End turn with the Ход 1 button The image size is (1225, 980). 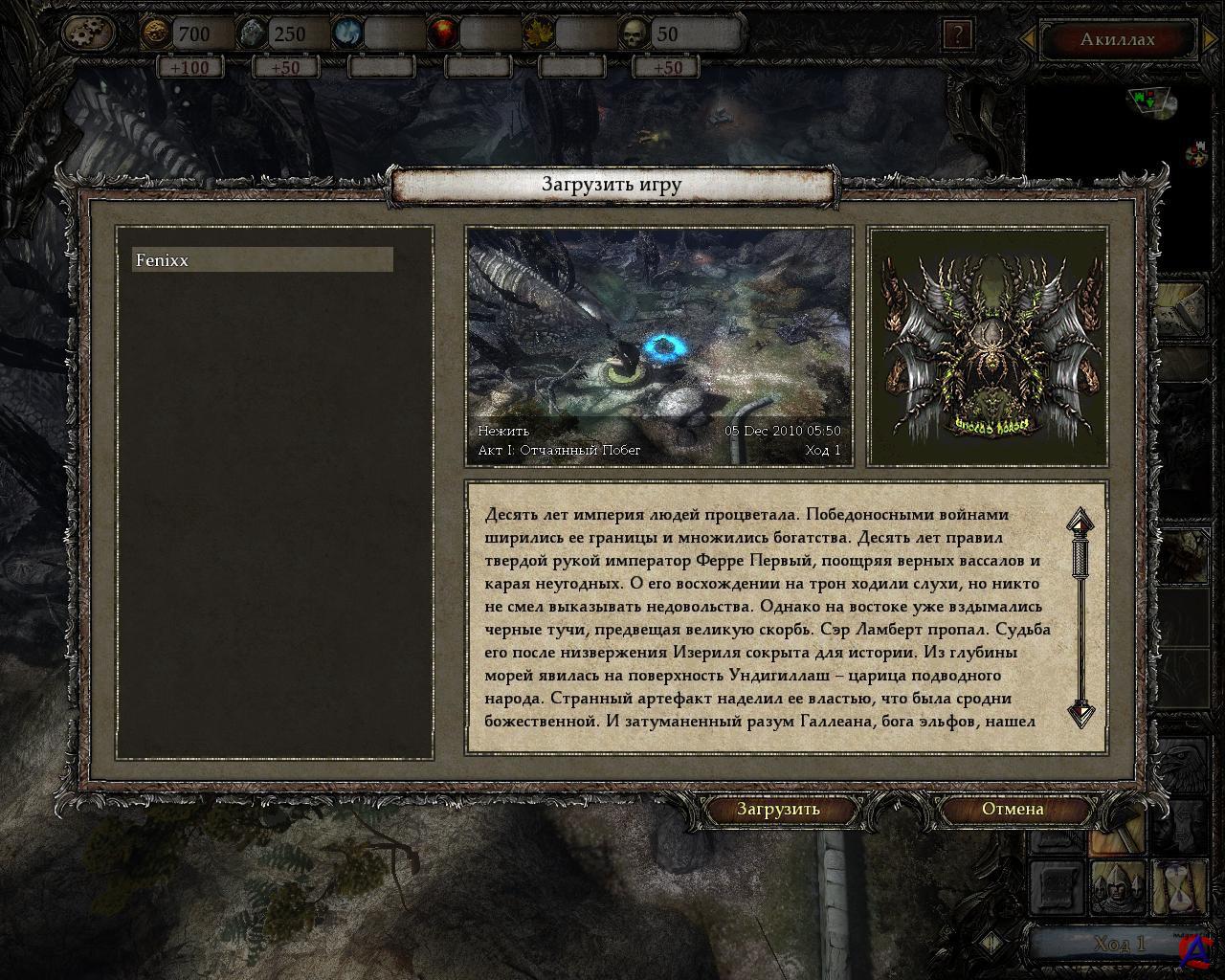click(x=1118, y=944)
